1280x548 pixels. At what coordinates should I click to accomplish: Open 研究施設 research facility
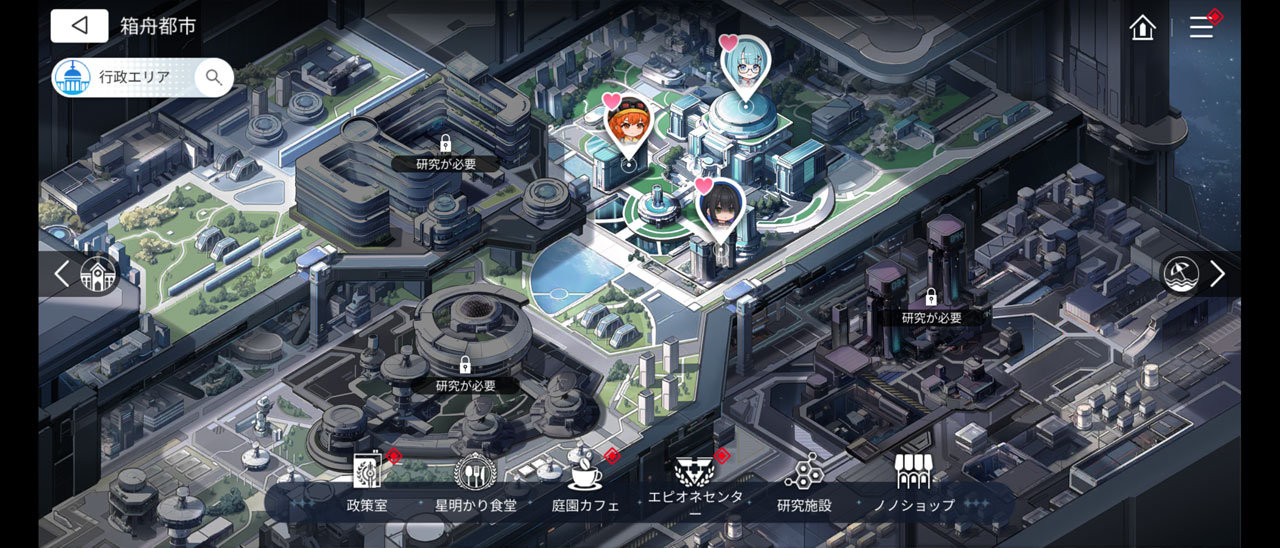click(804, 483)
